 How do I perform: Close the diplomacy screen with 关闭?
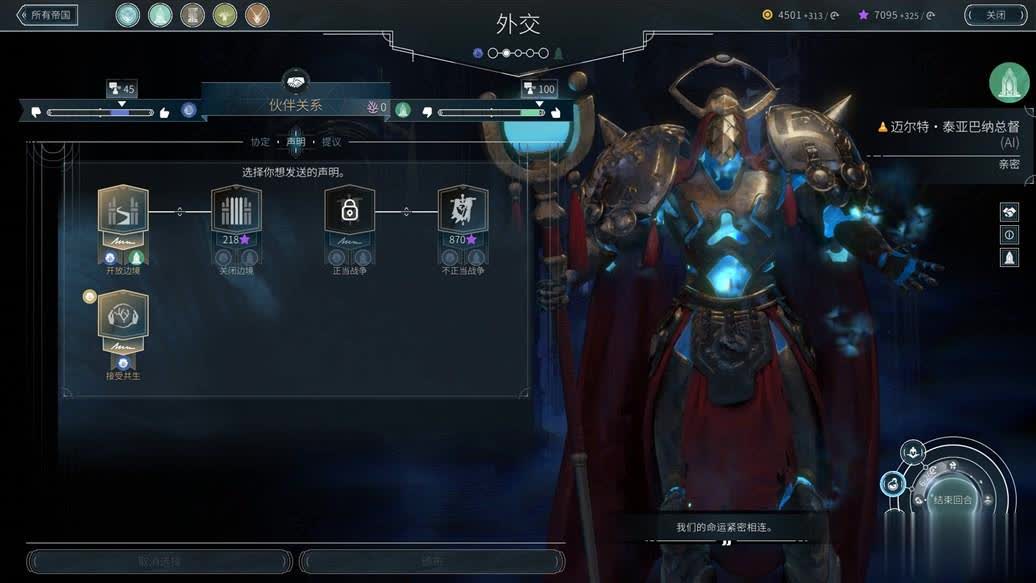click(995, 15)
